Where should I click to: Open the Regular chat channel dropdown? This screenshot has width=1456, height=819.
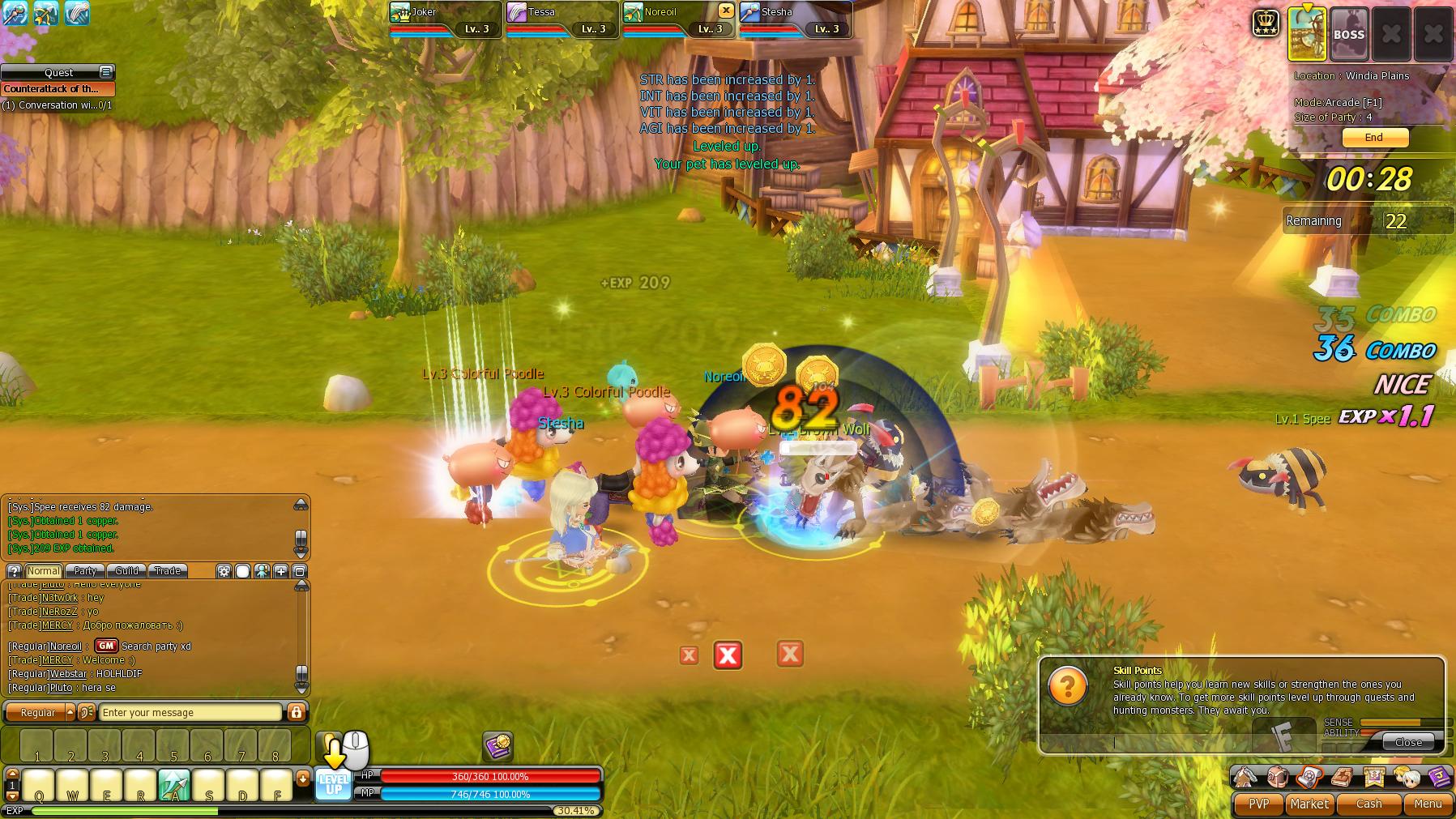pos(70,713)
